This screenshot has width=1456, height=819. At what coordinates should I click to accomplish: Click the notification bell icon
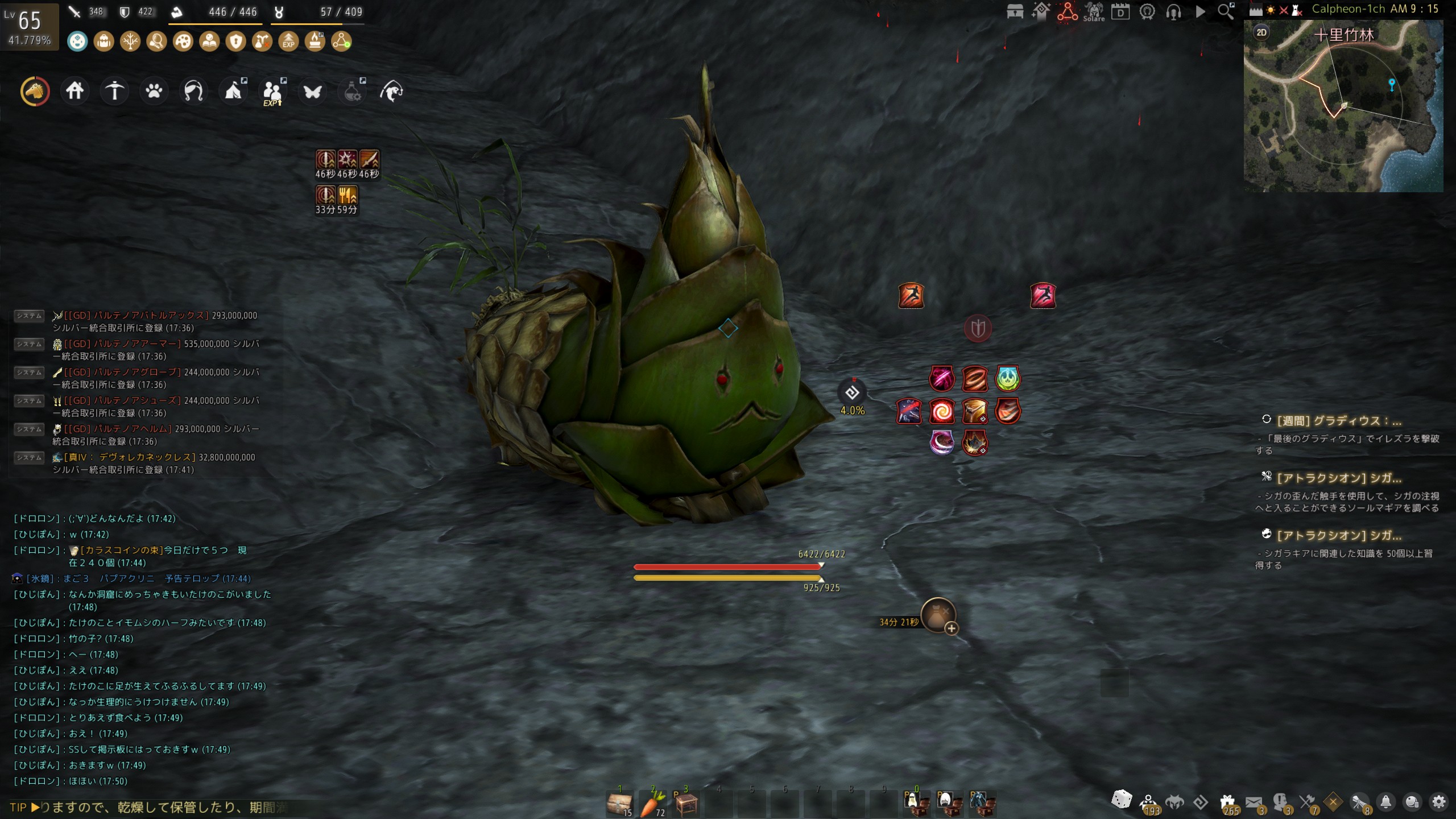pyautogui.click(x=1386, y=802)
